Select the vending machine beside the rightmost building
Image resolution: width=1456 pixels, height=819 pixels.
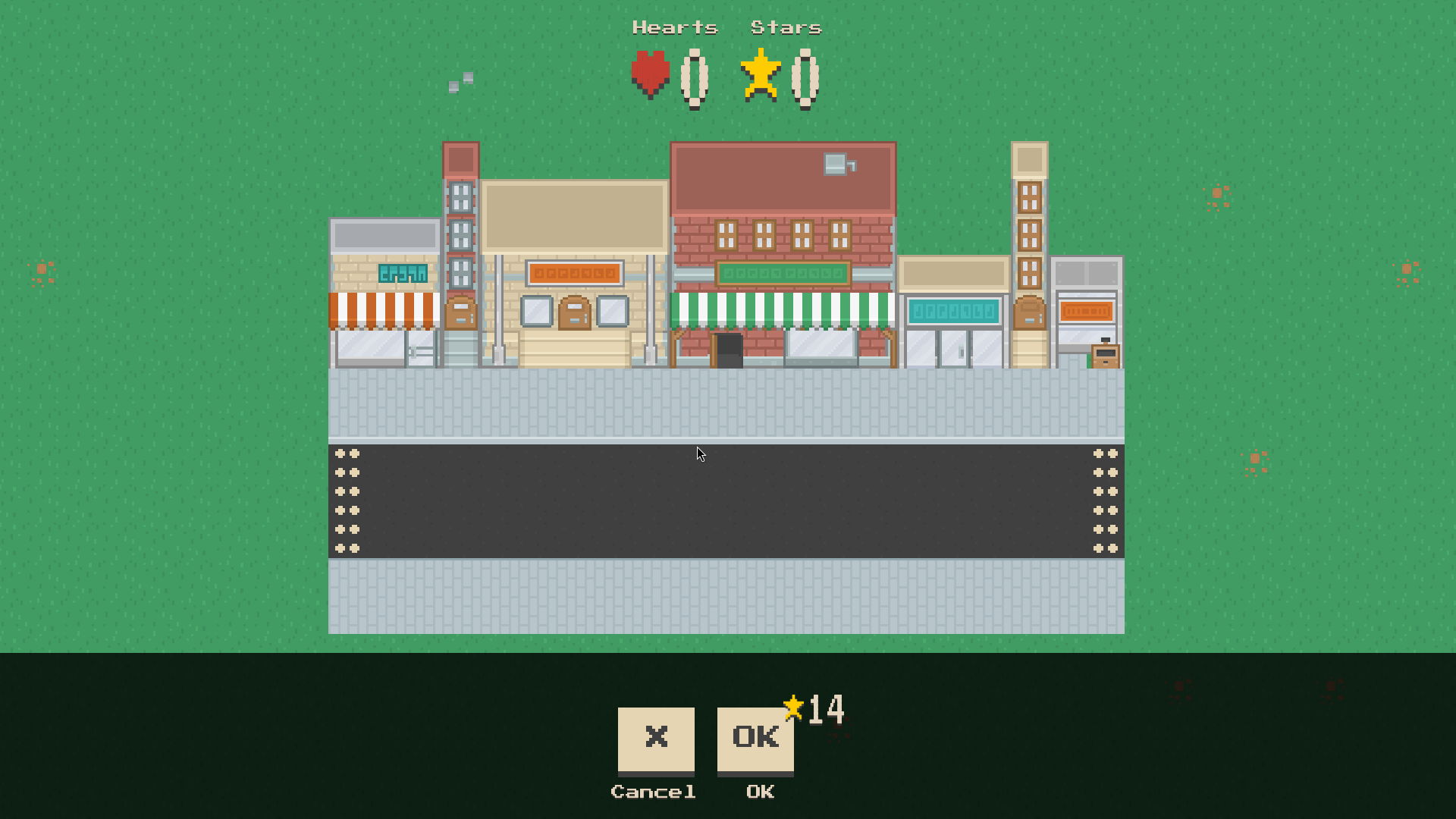pos(1104,353)
